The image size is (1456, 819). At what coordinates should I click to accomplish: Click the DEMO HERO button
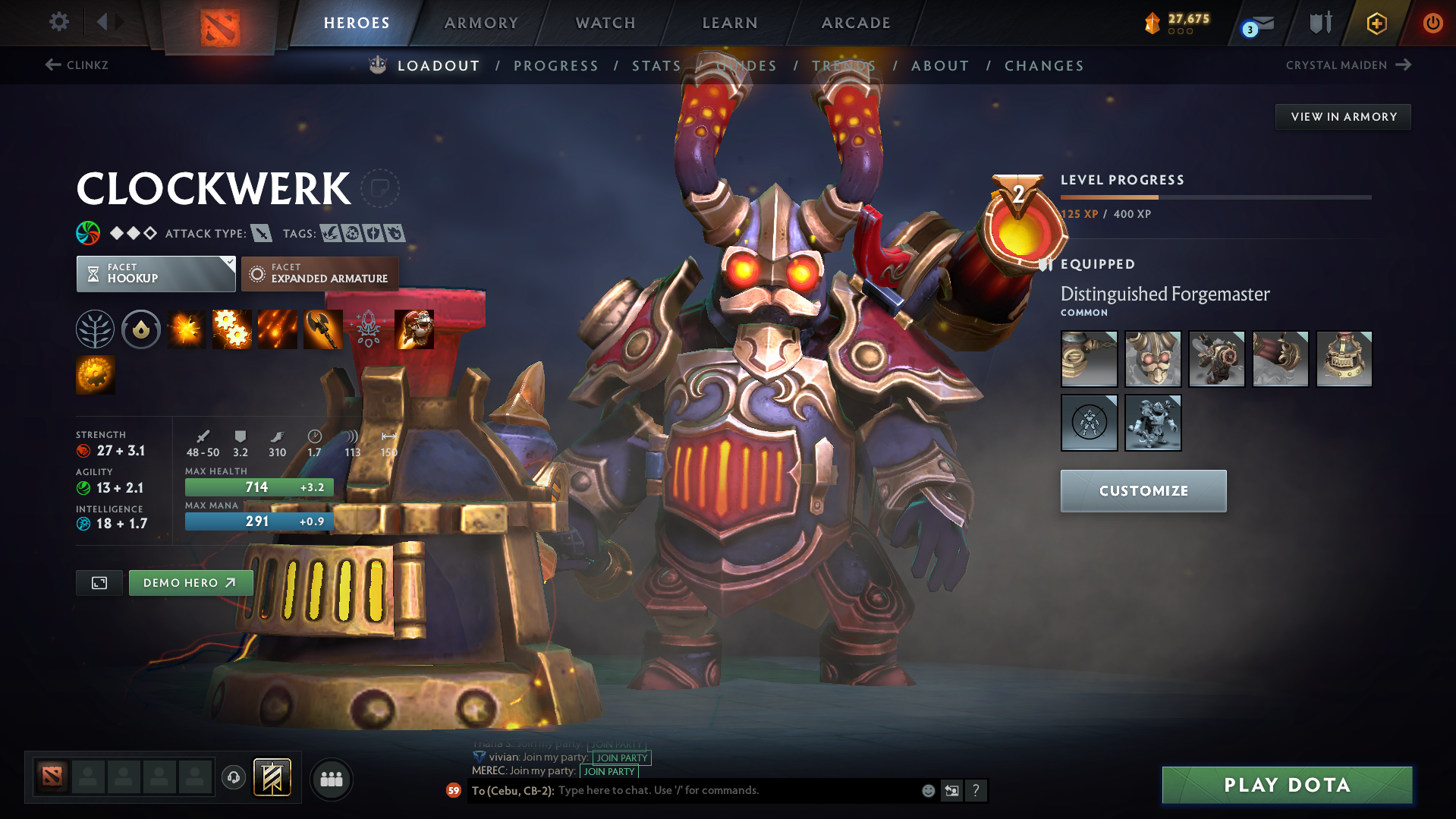point(190,582)
